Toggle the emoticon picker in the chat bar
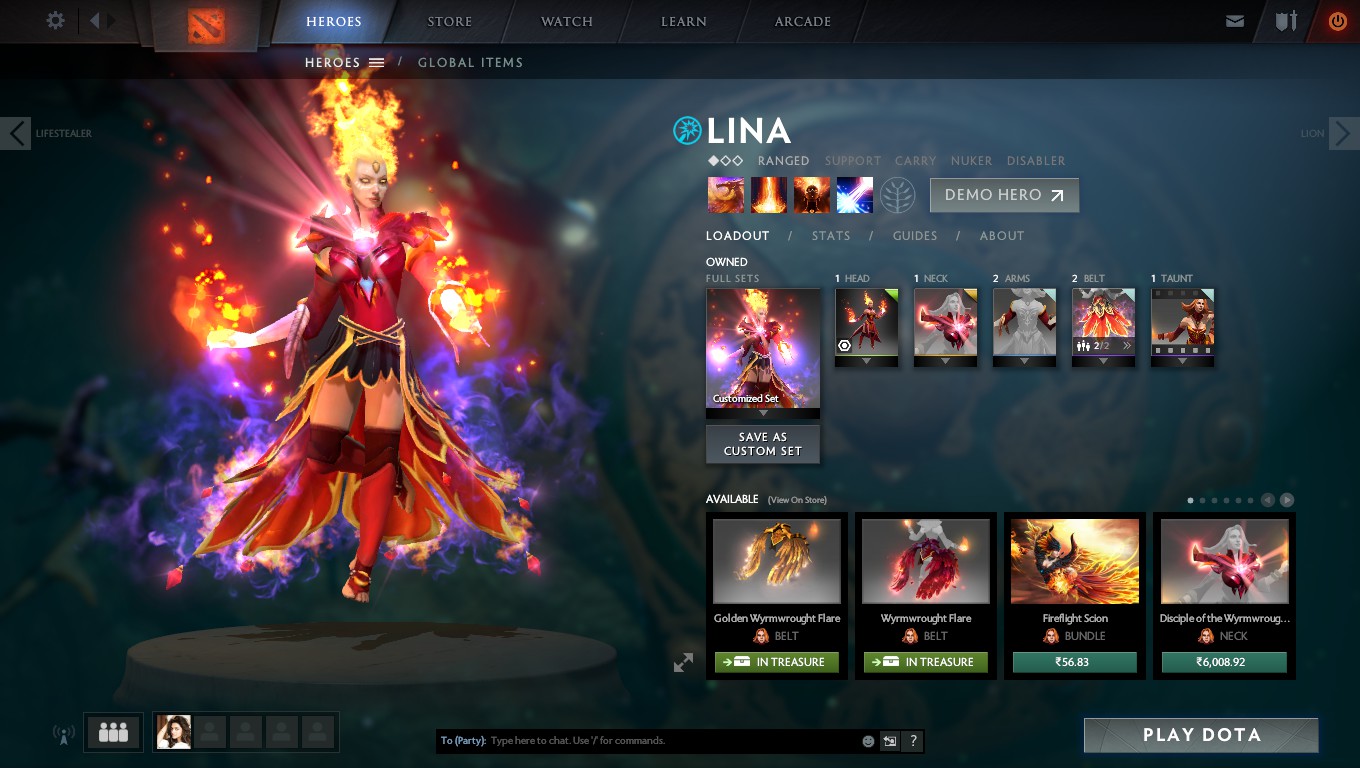The image size is (1360, 768). [x=866, y=741]
